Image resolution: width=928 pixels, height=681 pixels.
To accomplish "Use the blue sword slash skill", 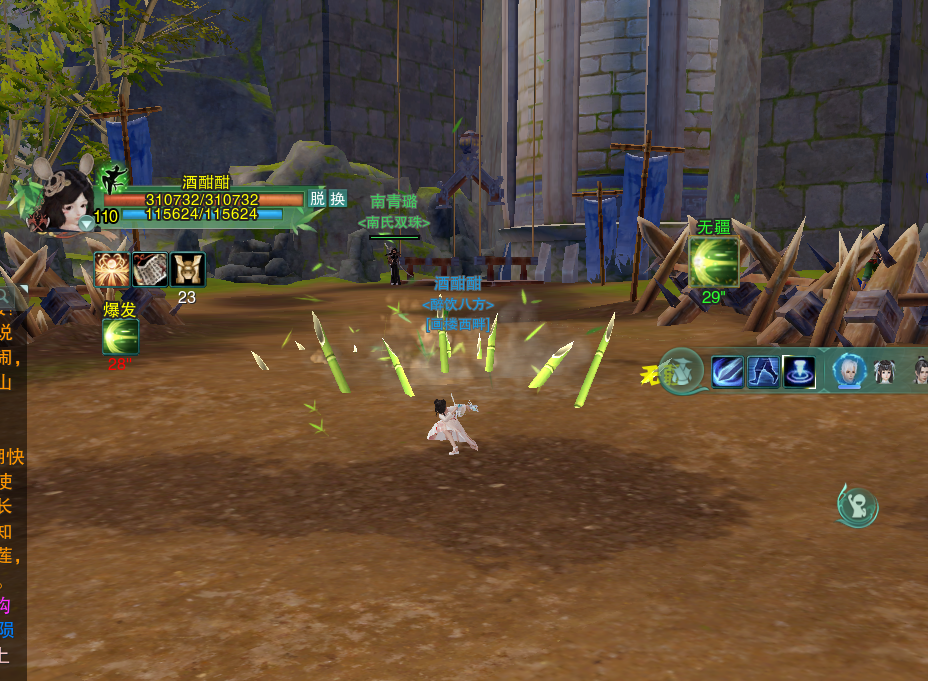I will pos(727,372).
